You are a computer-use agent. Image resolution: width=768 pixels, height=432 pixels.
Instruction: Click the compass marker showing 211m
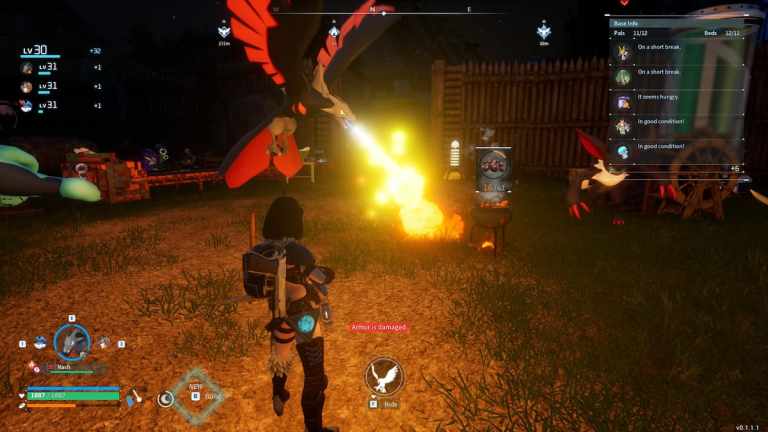click(x=224, y=32)
